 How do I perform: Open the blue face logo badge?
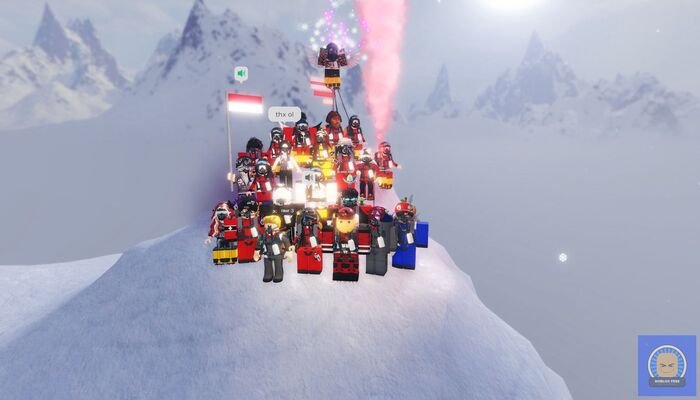pos(666,364)
